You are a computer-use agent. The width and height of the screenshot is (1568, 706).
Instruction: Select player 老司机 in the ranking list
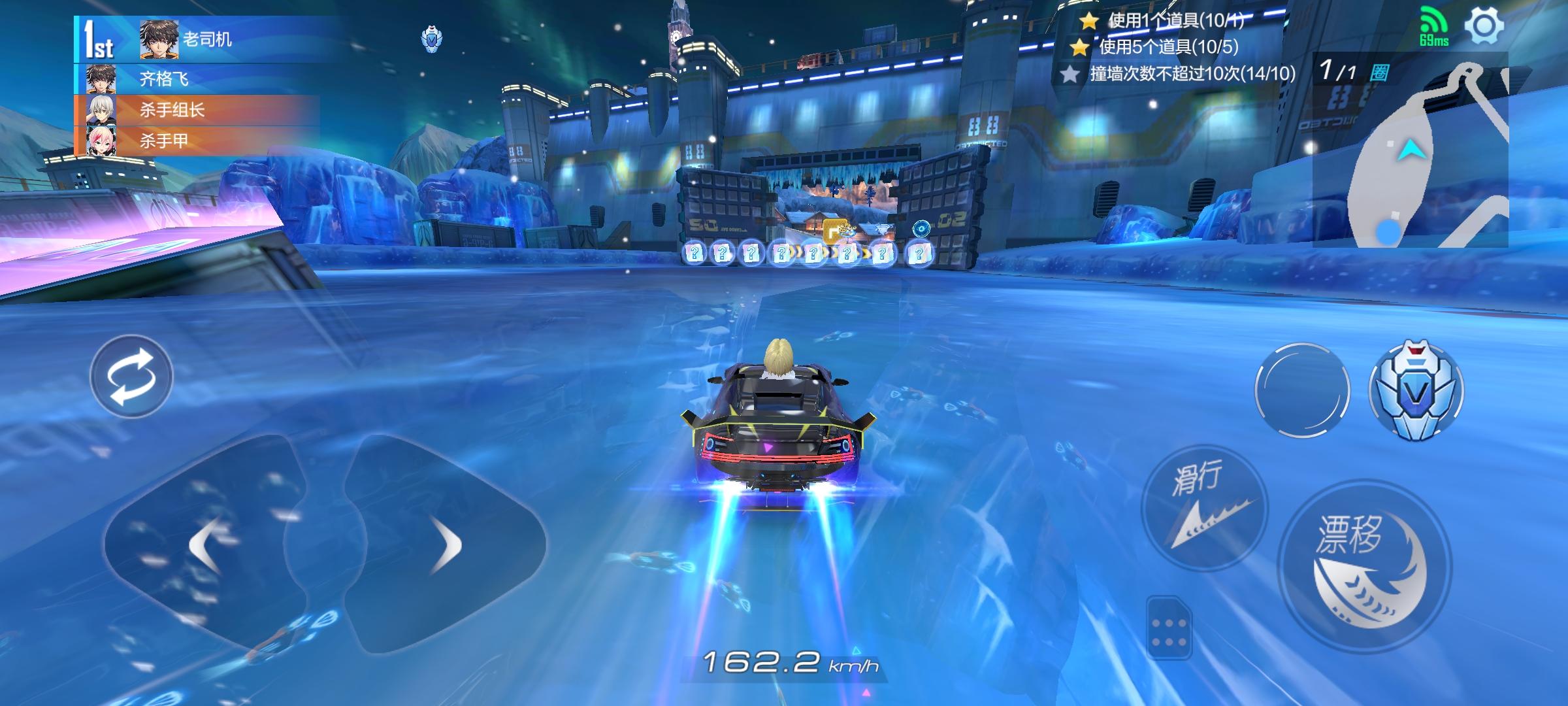(x=206, y=39)
